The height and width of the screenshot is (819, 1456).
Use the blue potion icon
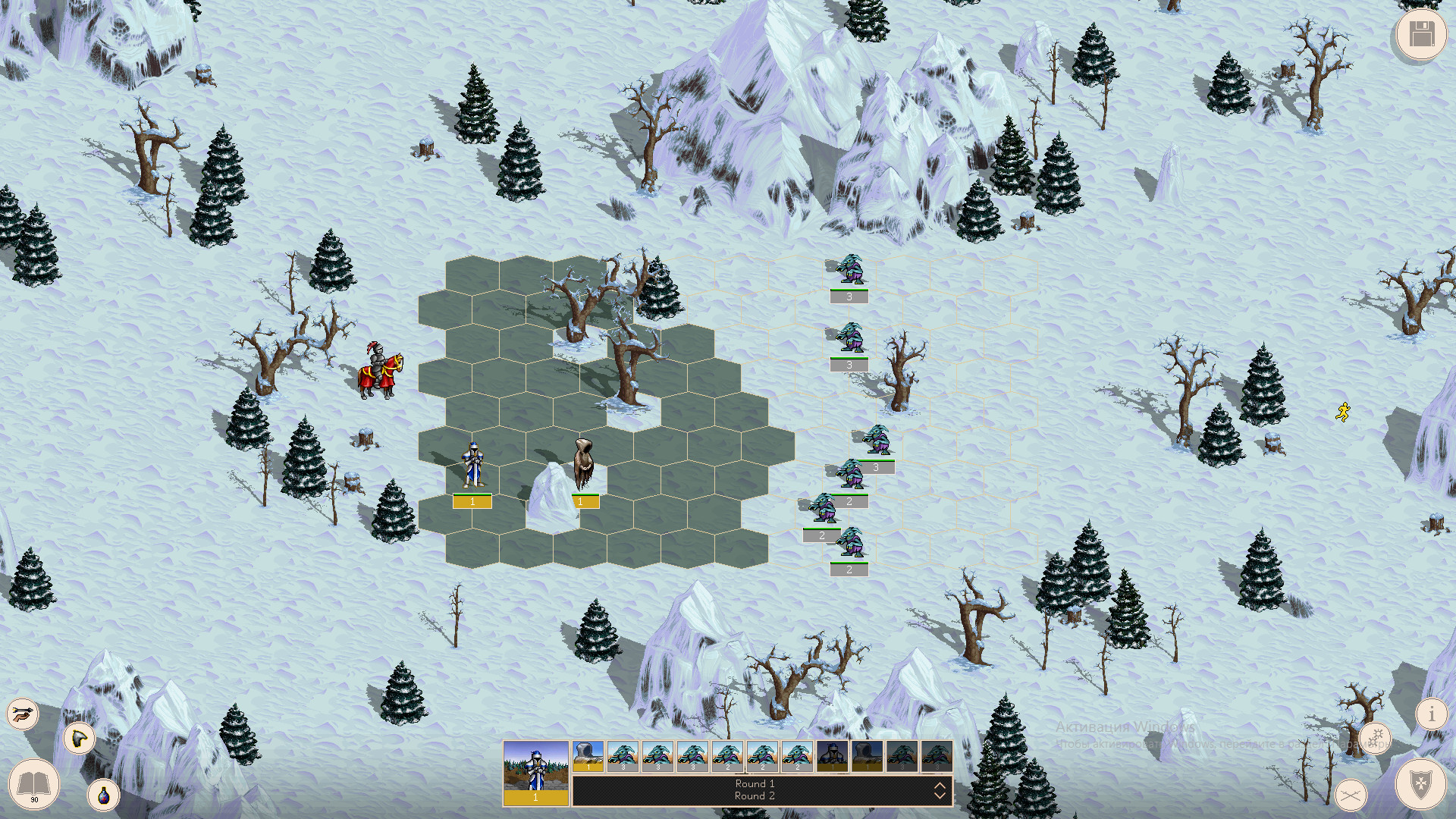(104, 794)
